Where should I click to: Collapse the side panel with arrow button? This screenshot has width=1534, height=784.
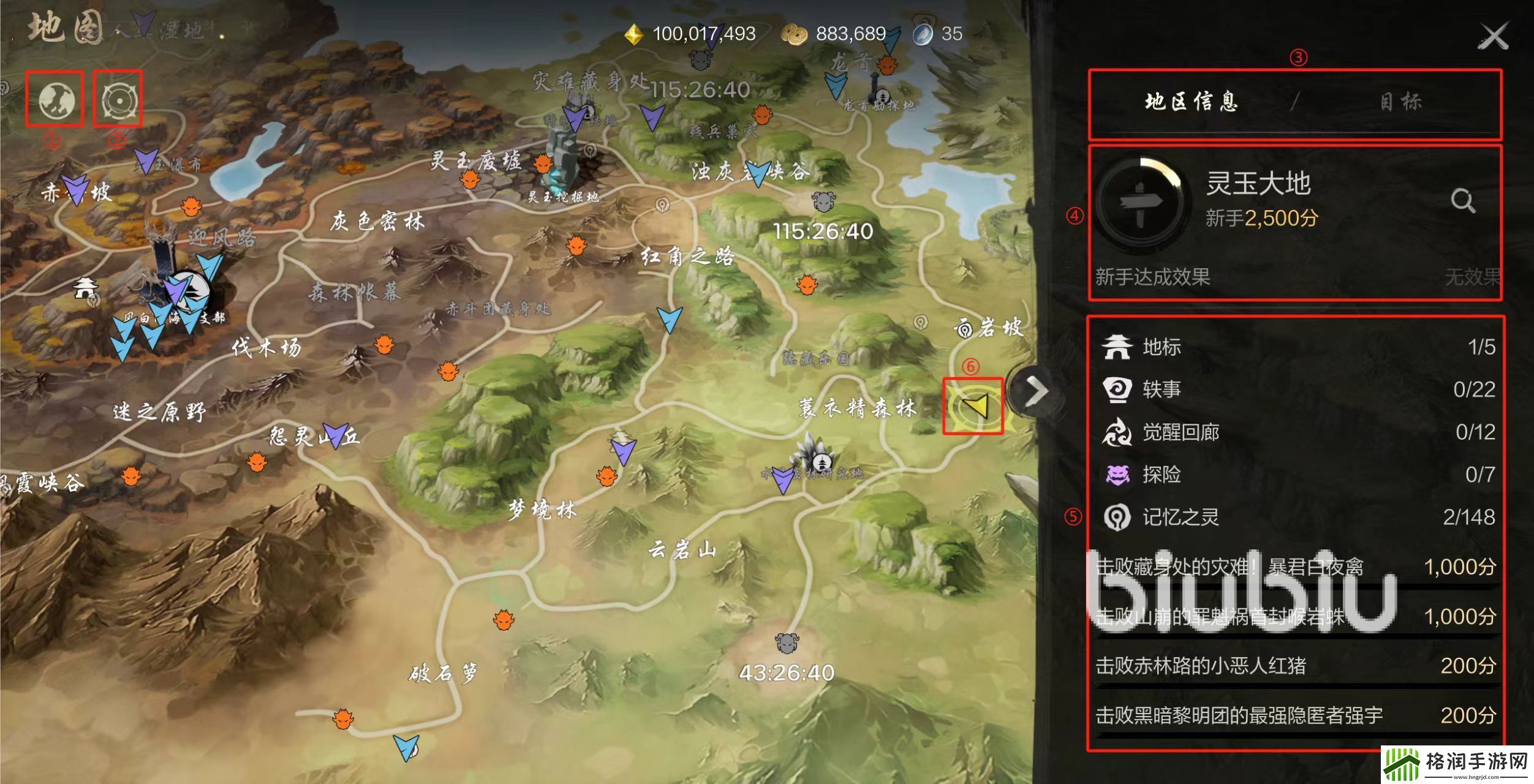(x=1036, y=391)
